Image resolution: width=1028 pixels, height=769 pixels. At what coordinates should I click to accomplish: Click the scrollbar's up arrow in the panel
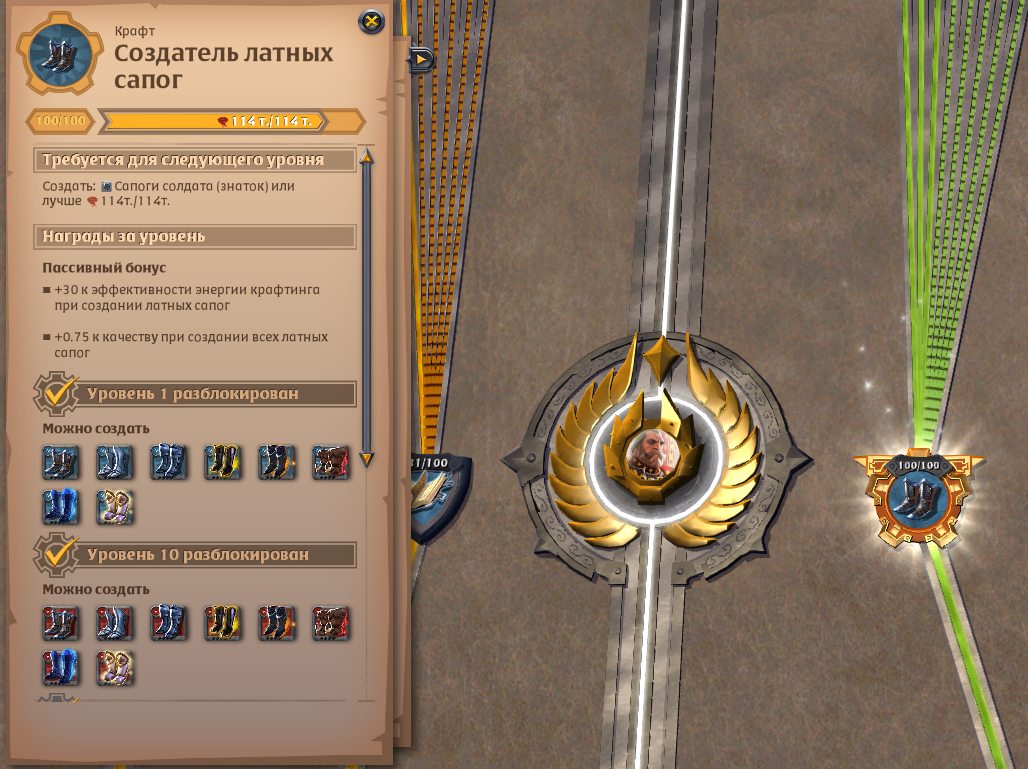(366, 157)
